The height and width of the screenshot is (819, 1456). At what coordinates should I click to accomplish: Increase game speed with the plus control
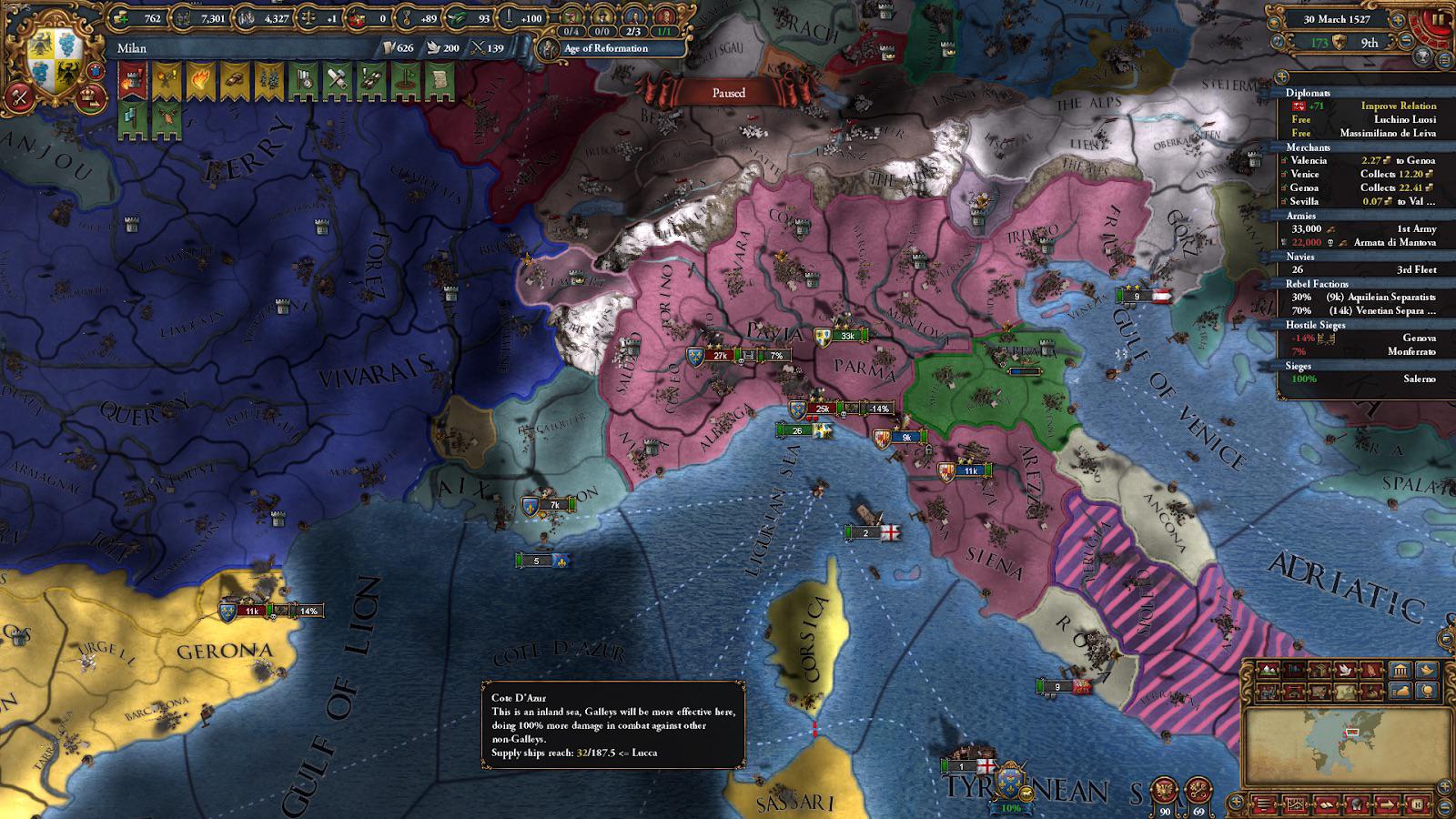click(x=1397, y=21)
